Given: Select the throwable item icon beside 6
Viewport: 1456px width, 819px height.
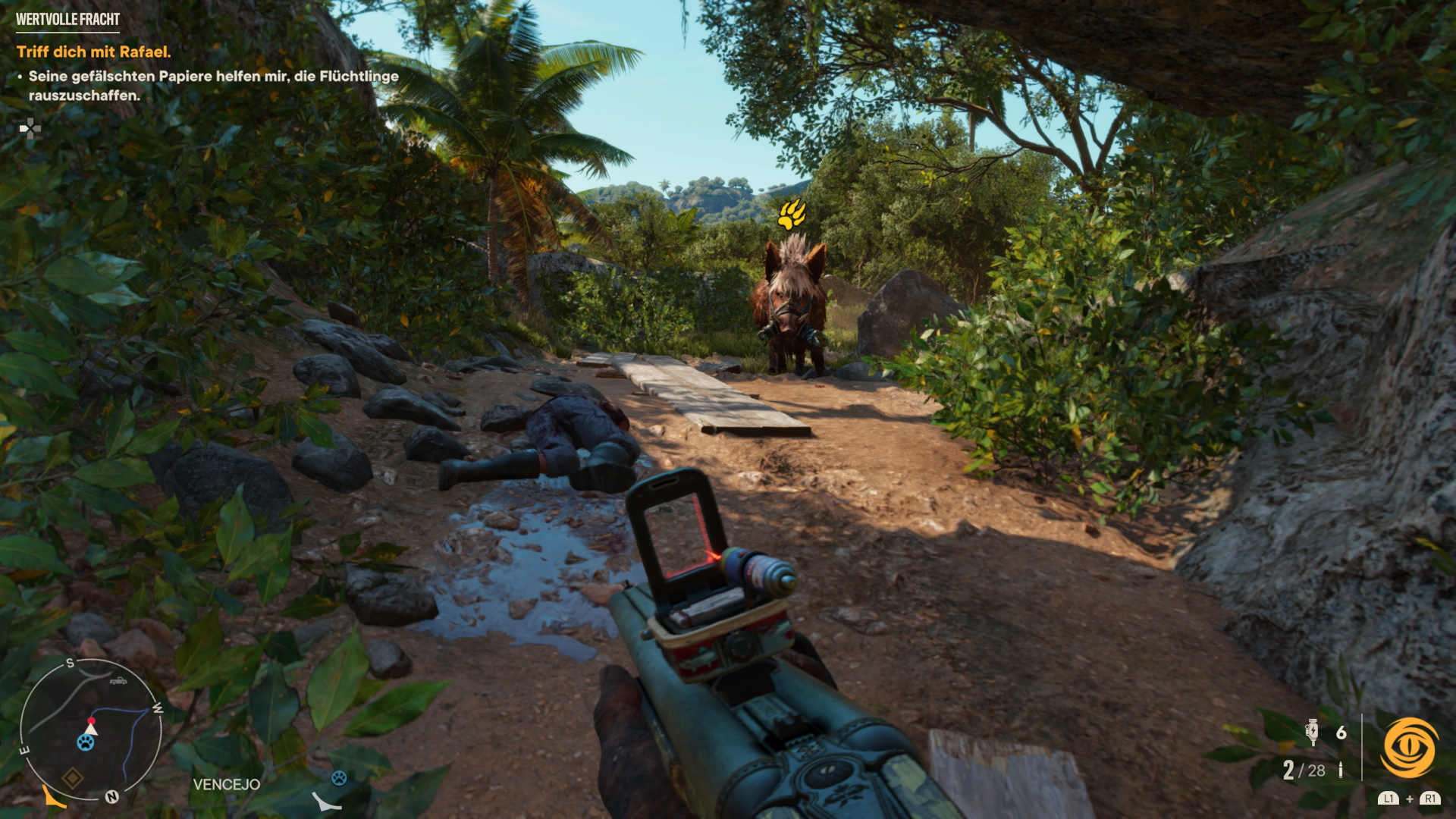Looking at the screenshot, I should (1313, 732).
